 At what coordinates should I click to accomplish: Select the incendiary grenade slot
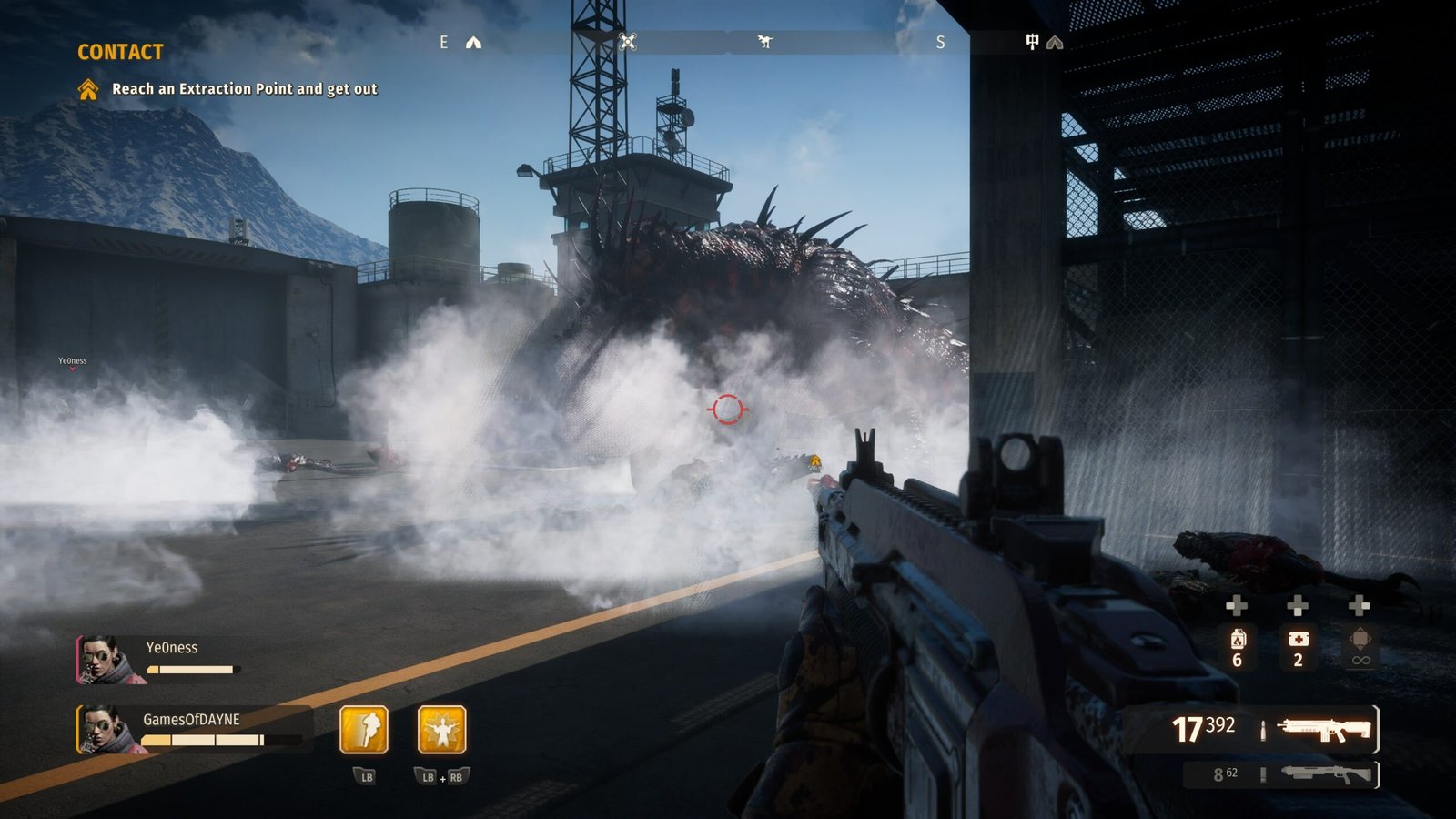[x=1238, y=648]
